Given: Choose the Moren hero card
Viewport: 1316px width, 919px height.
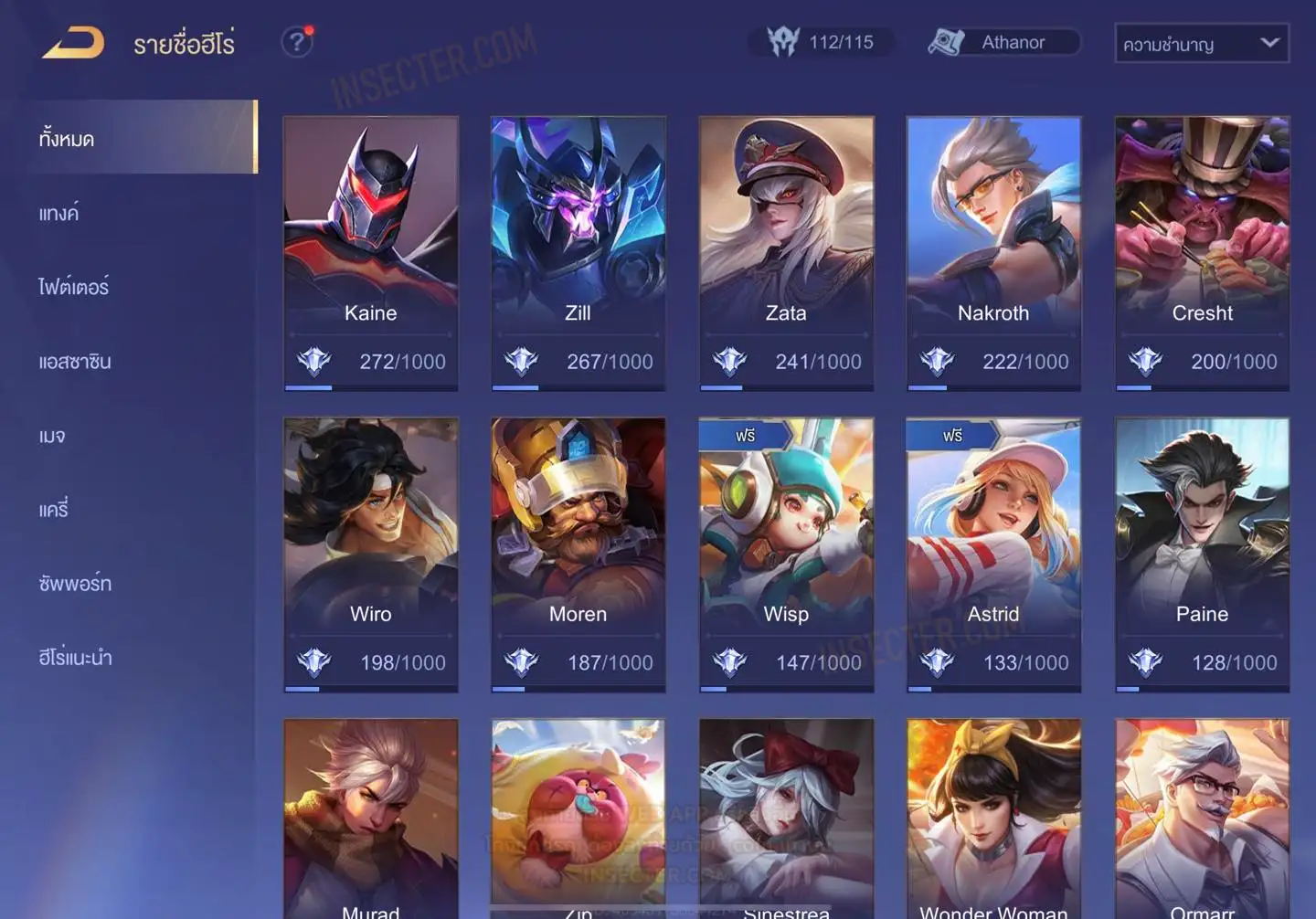Looking at the screenshot, I should pyautogui.click(x=578, y=555).
